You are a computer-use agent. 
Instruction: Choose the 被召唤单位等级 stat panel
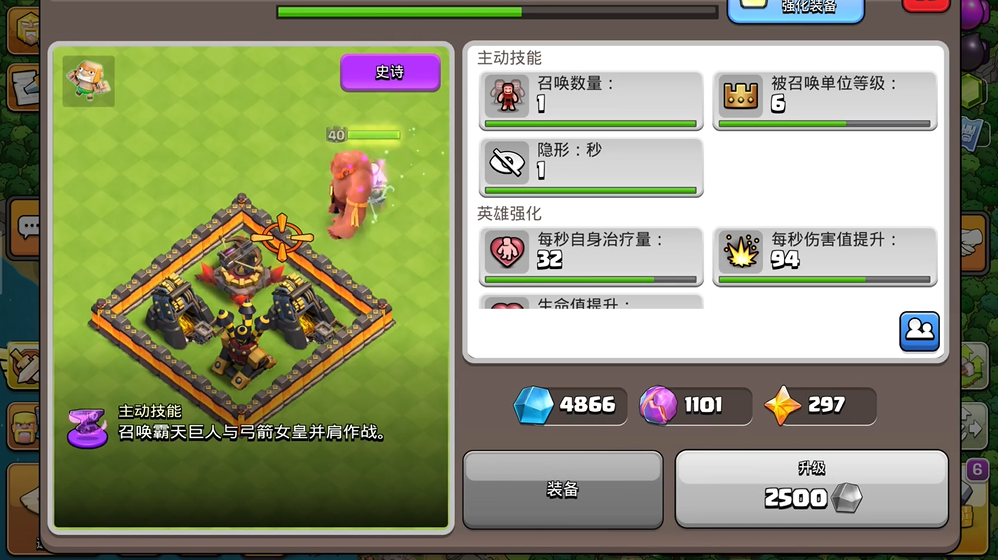click(825, 100)
